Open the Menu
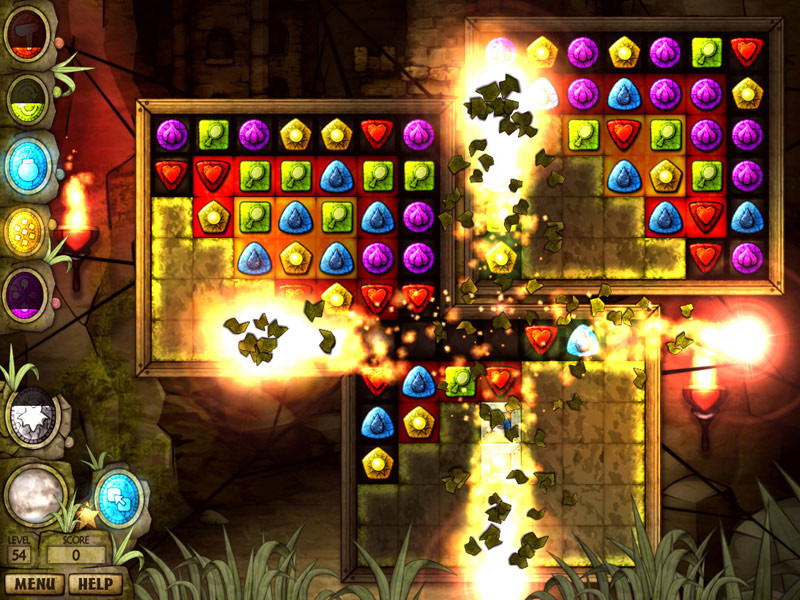 tap(34, 584)
